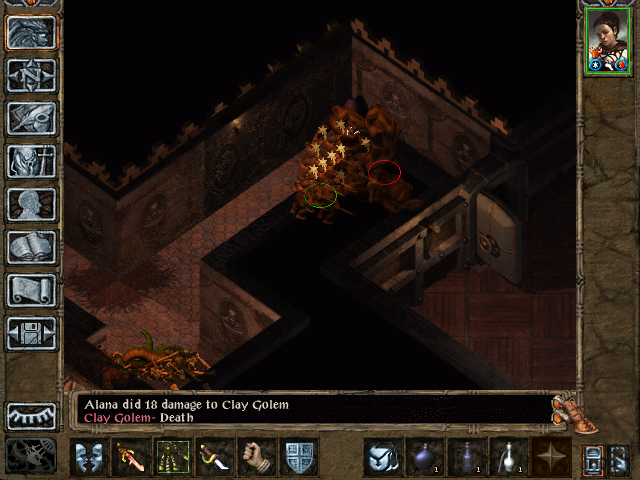Open the pouch special abilities button
Viewport: 640px width, 480px height.
[382, 457]
